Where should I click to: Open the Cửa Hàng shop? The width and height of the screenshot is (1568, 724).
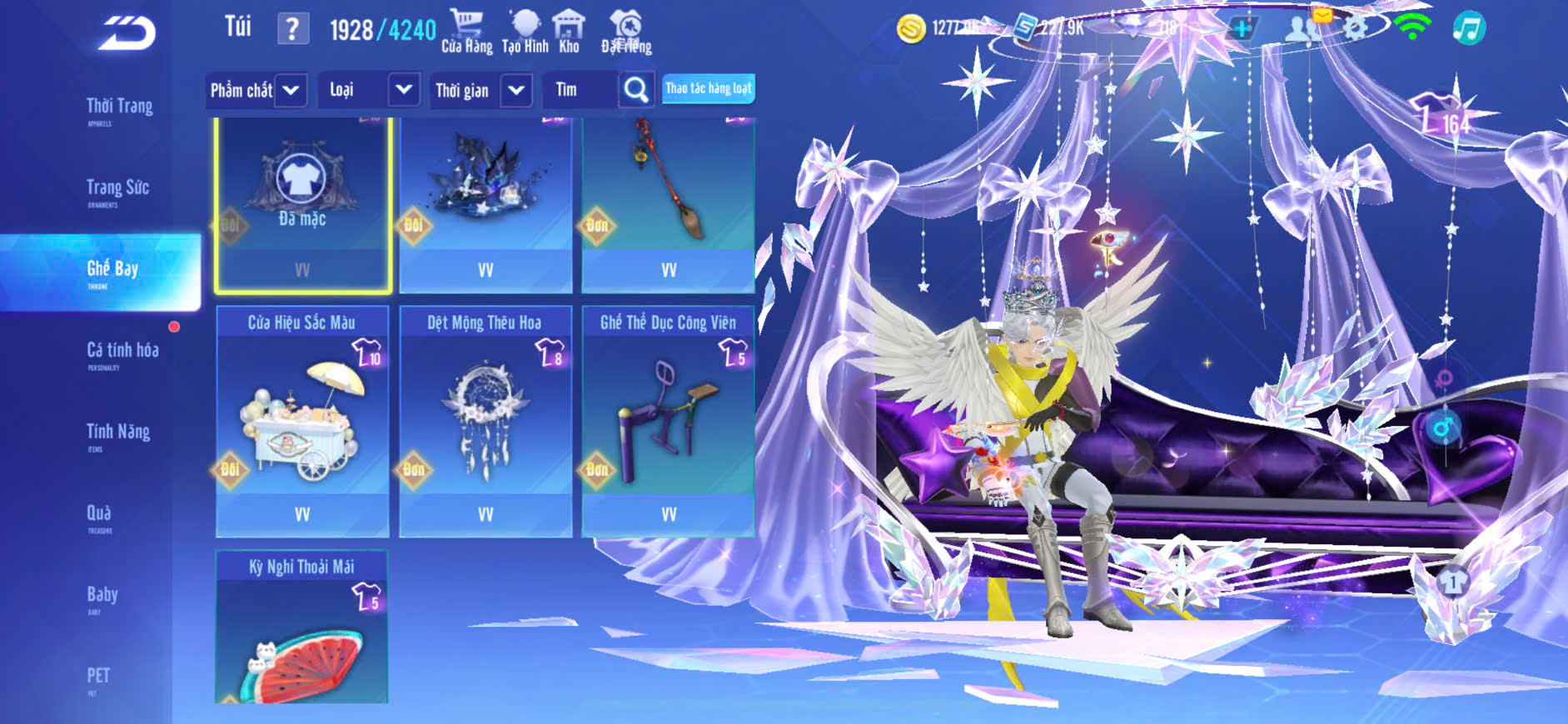[x=466, y=32]
